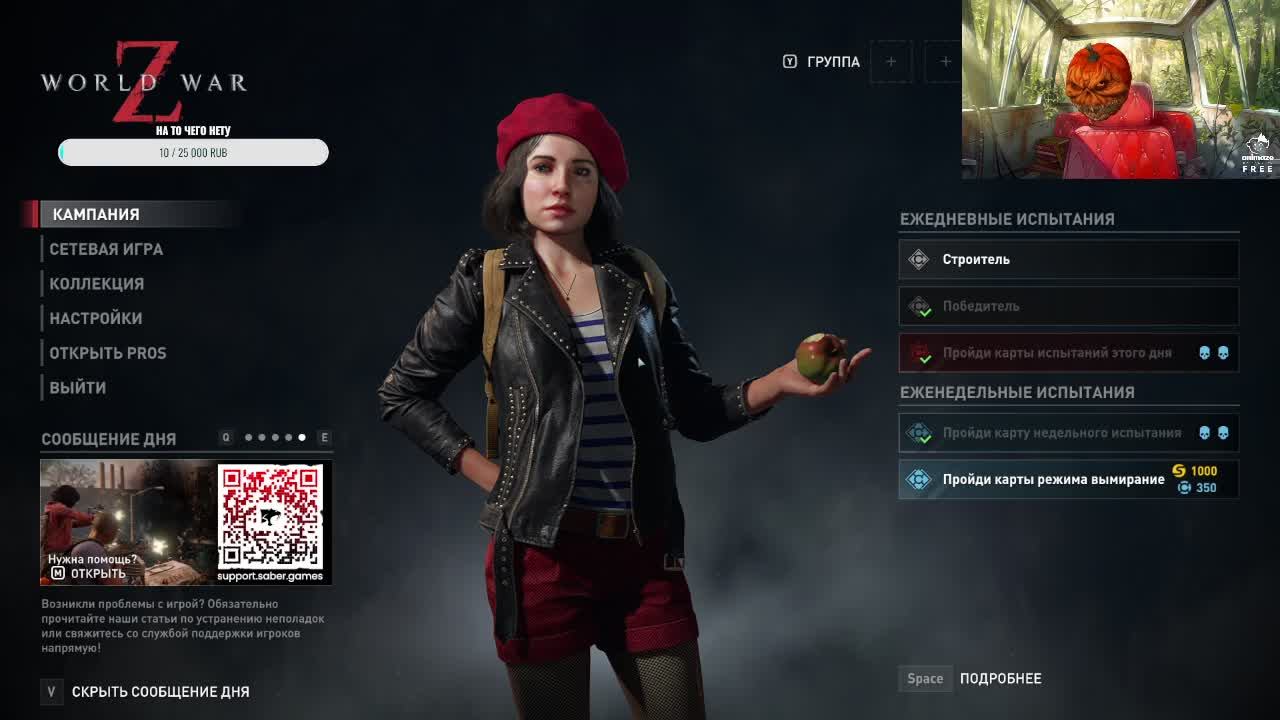Click Выйти to exit the game
This screenshot has width=1280, height=720.
78,387
